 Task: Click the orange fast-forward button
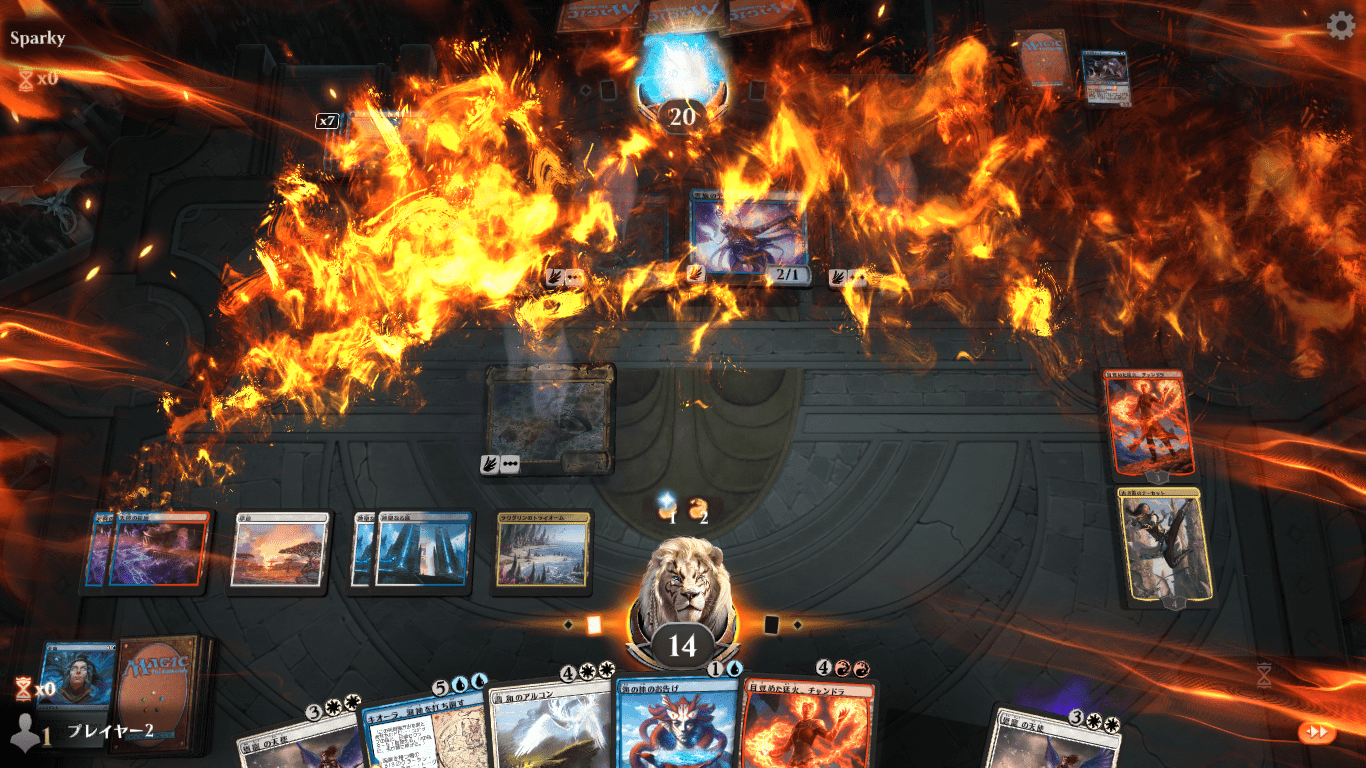[x=1317, y=732]
